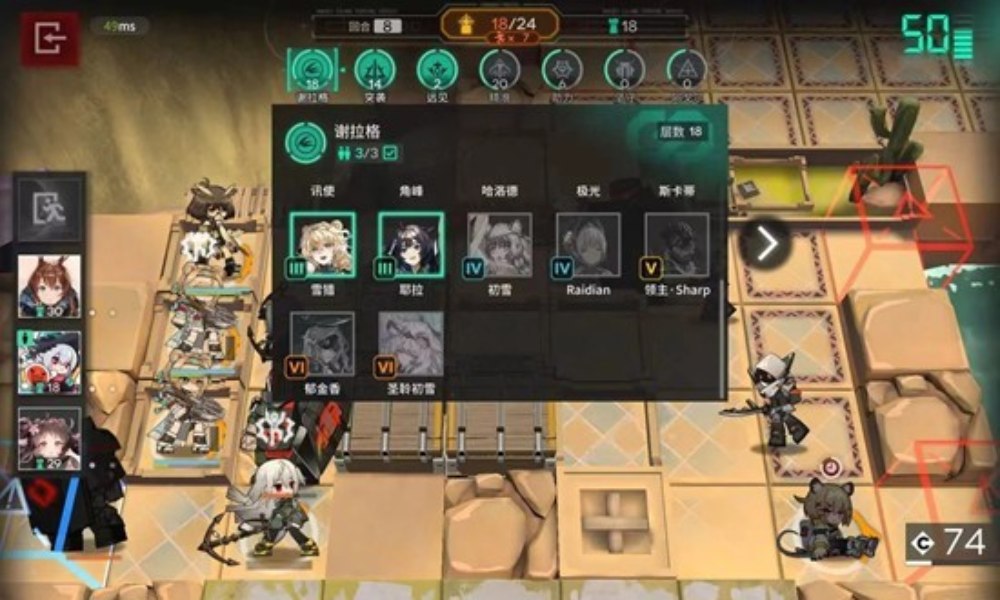The width and height of the screenshot is (1000, 600).
Task: Click the Raidian operator portrait
Action: click(587, 245)
